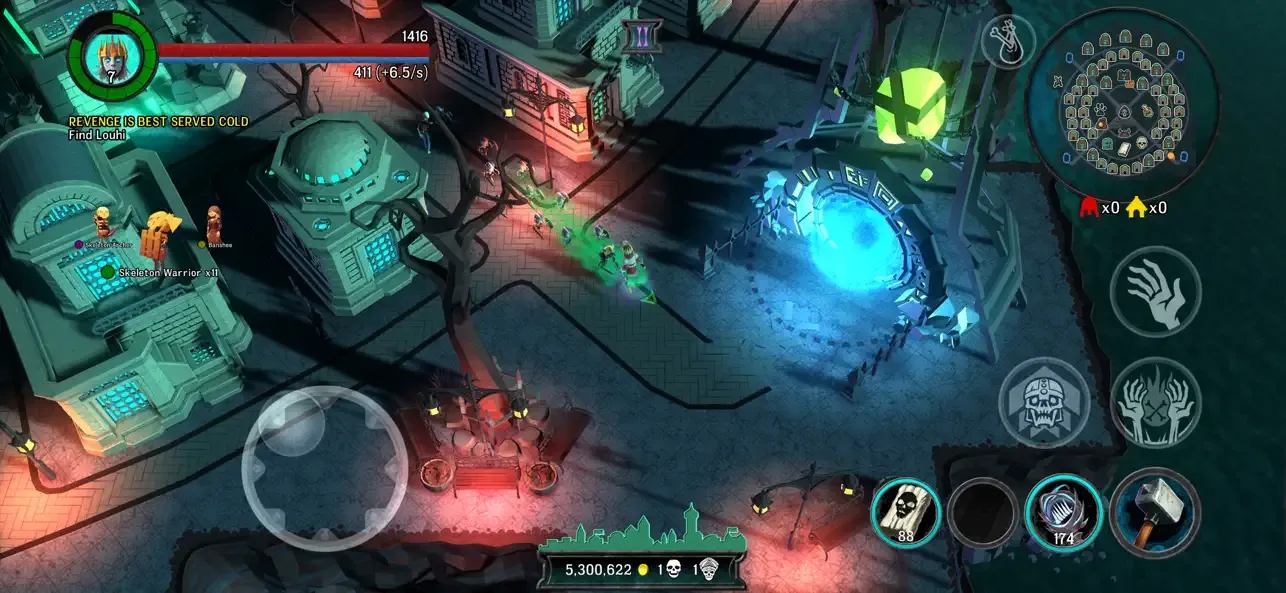Image resolution: width=1286 pixels, height=593 pixels.
Task: Open the gold and skull currency panel
Action: click(x=641, y=568)
